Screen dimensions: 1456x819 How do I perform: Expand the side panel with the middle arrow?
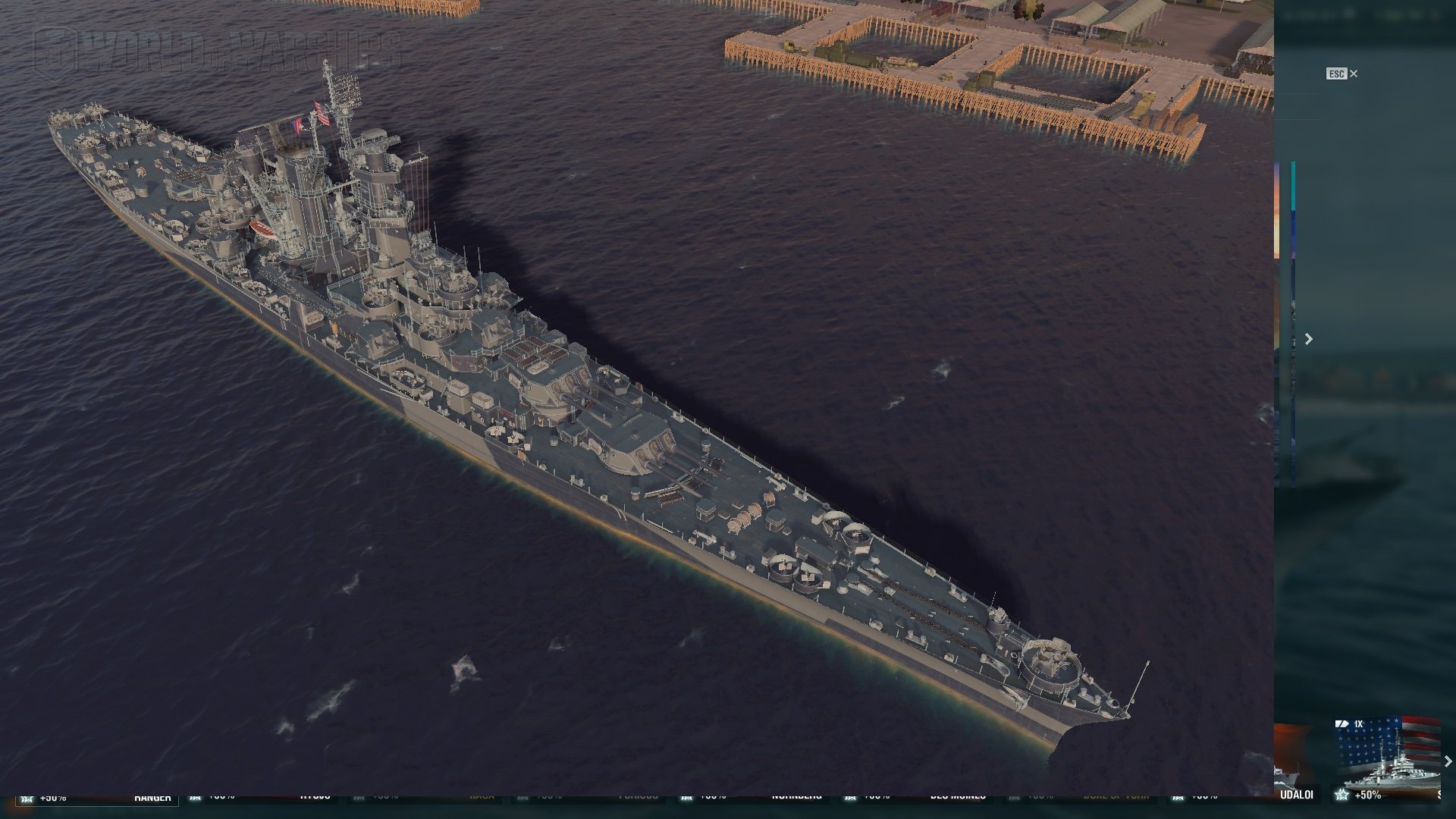click(1308, 339)
